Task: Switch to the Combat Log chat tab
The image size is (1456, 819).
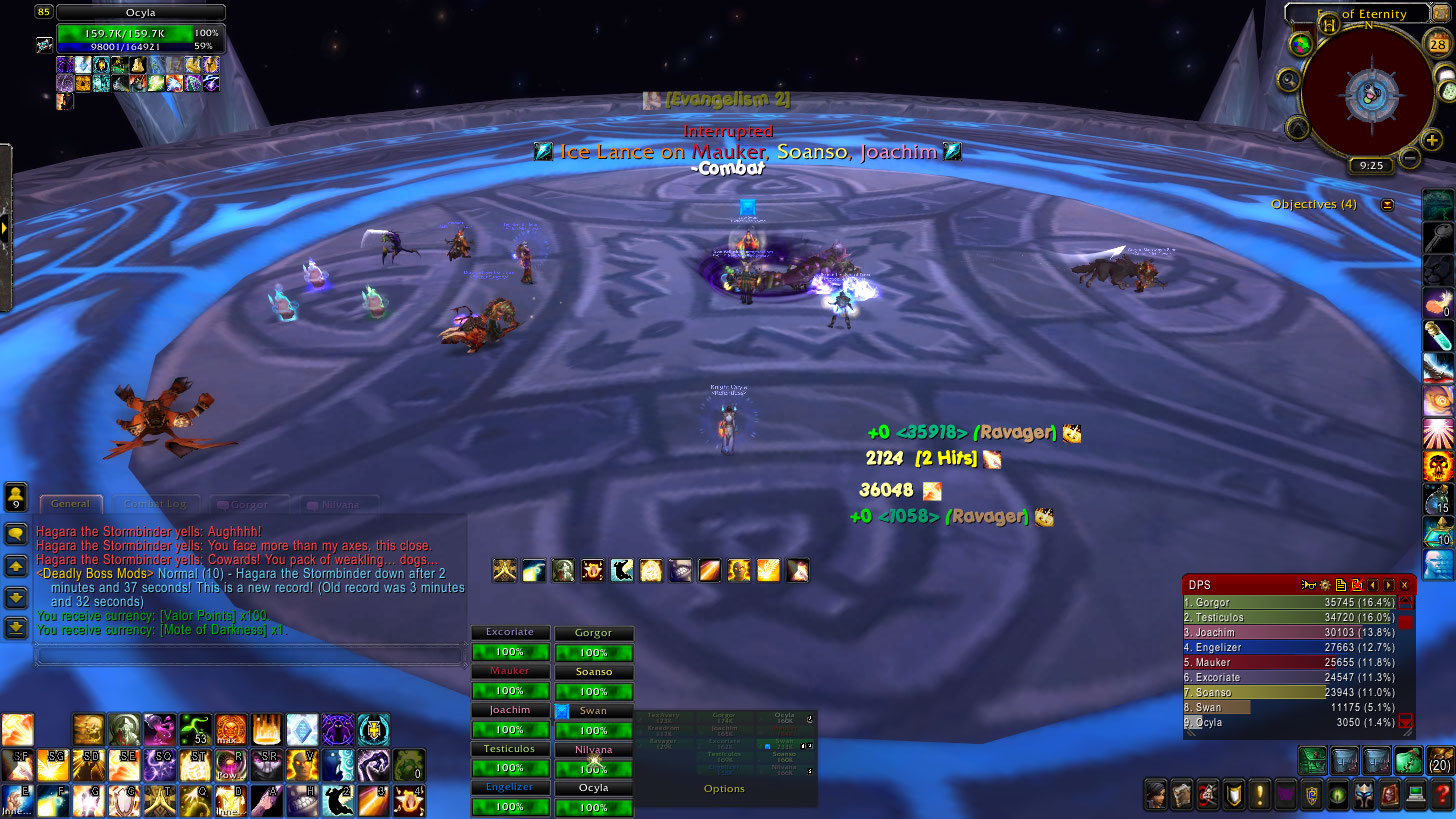Action: point(156,504)
